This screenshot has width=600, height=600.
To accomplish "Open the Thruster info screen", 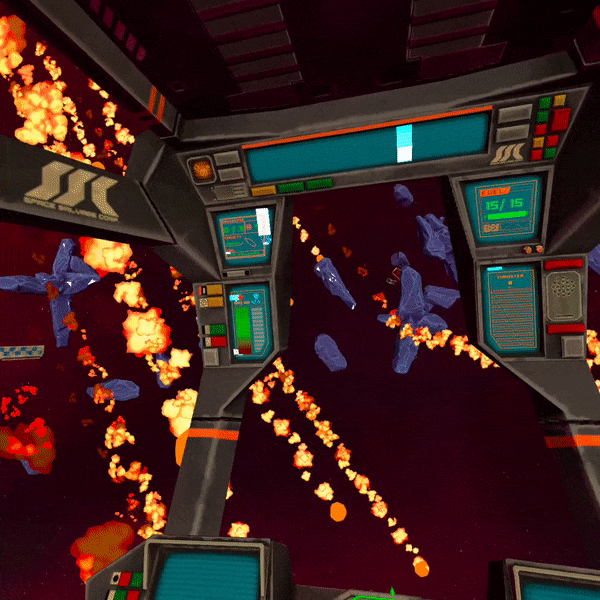I will point(510,308).
